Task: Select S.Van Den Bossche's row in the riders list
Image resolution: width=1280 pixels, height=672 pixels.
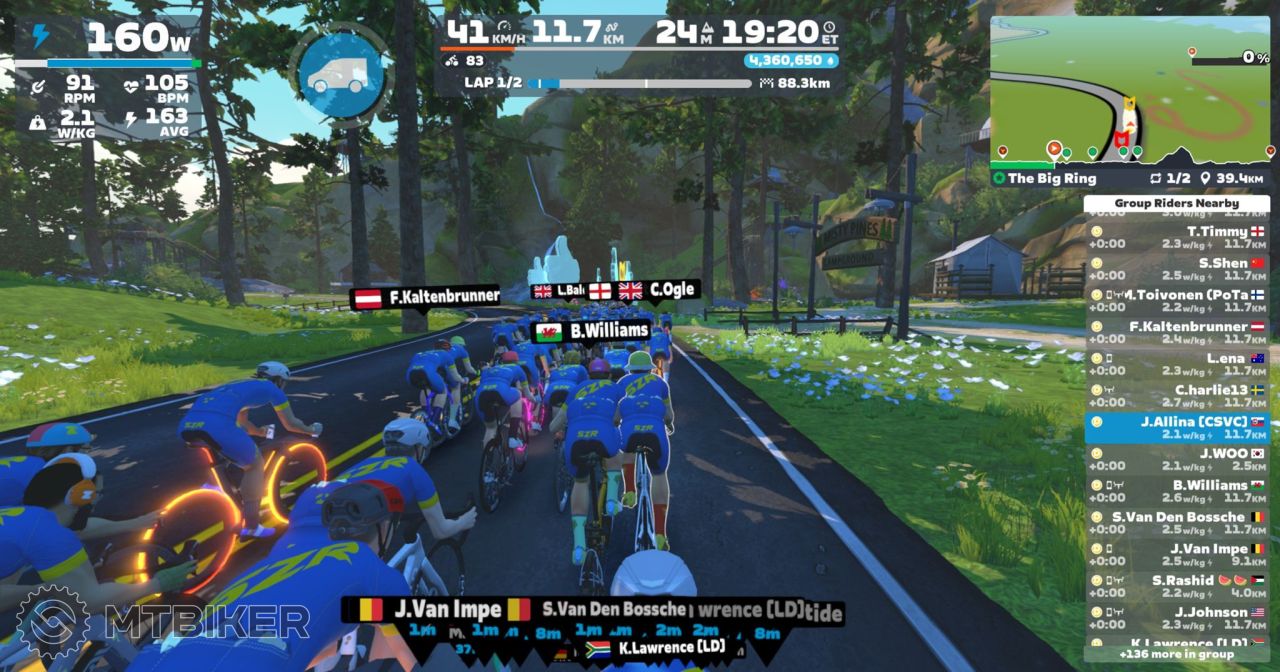Action: coord(1177,523)
